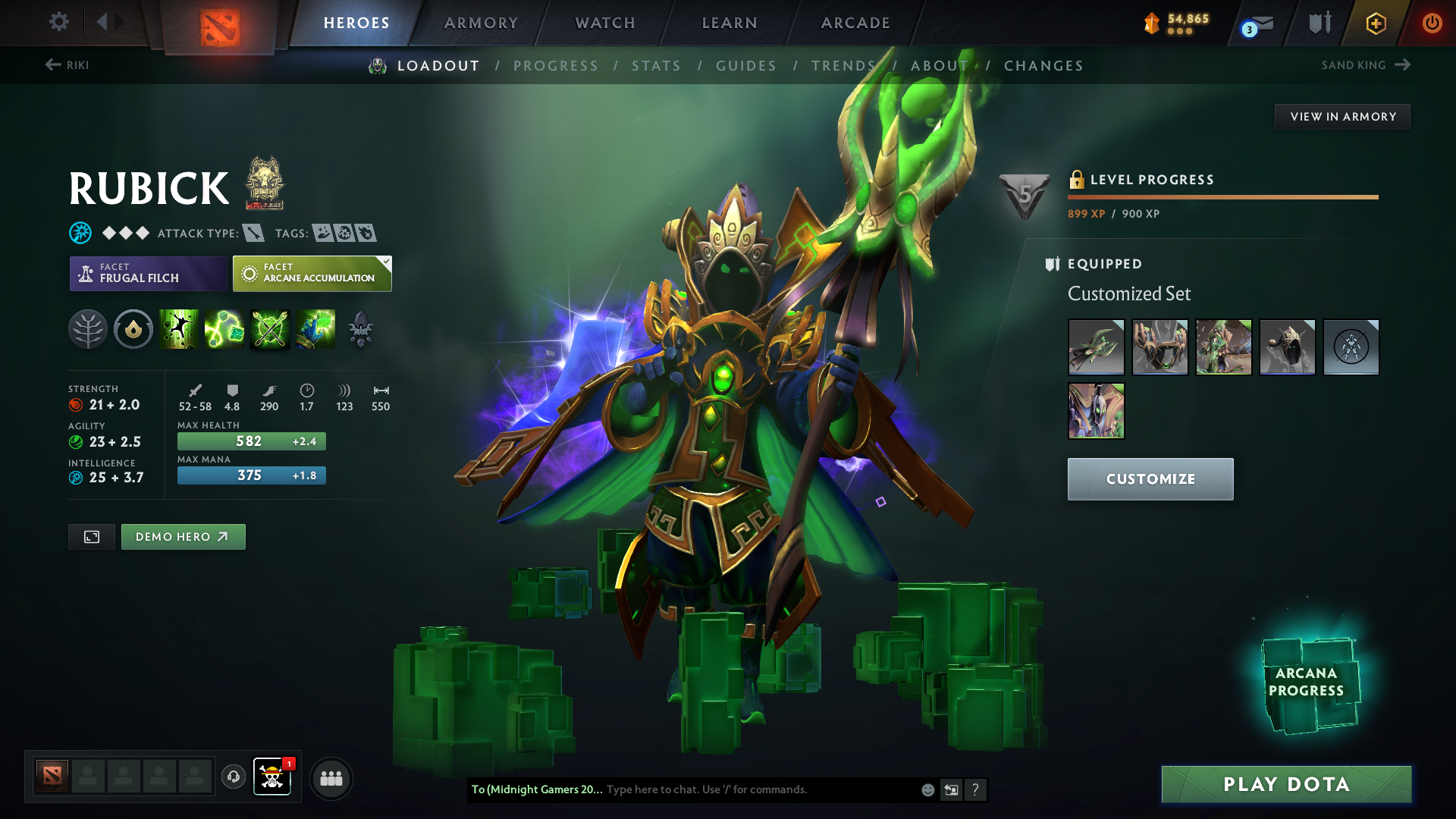Click the DEMO HERO button
The height and width of the screenshot is (819, 1456).
point(183,536)
